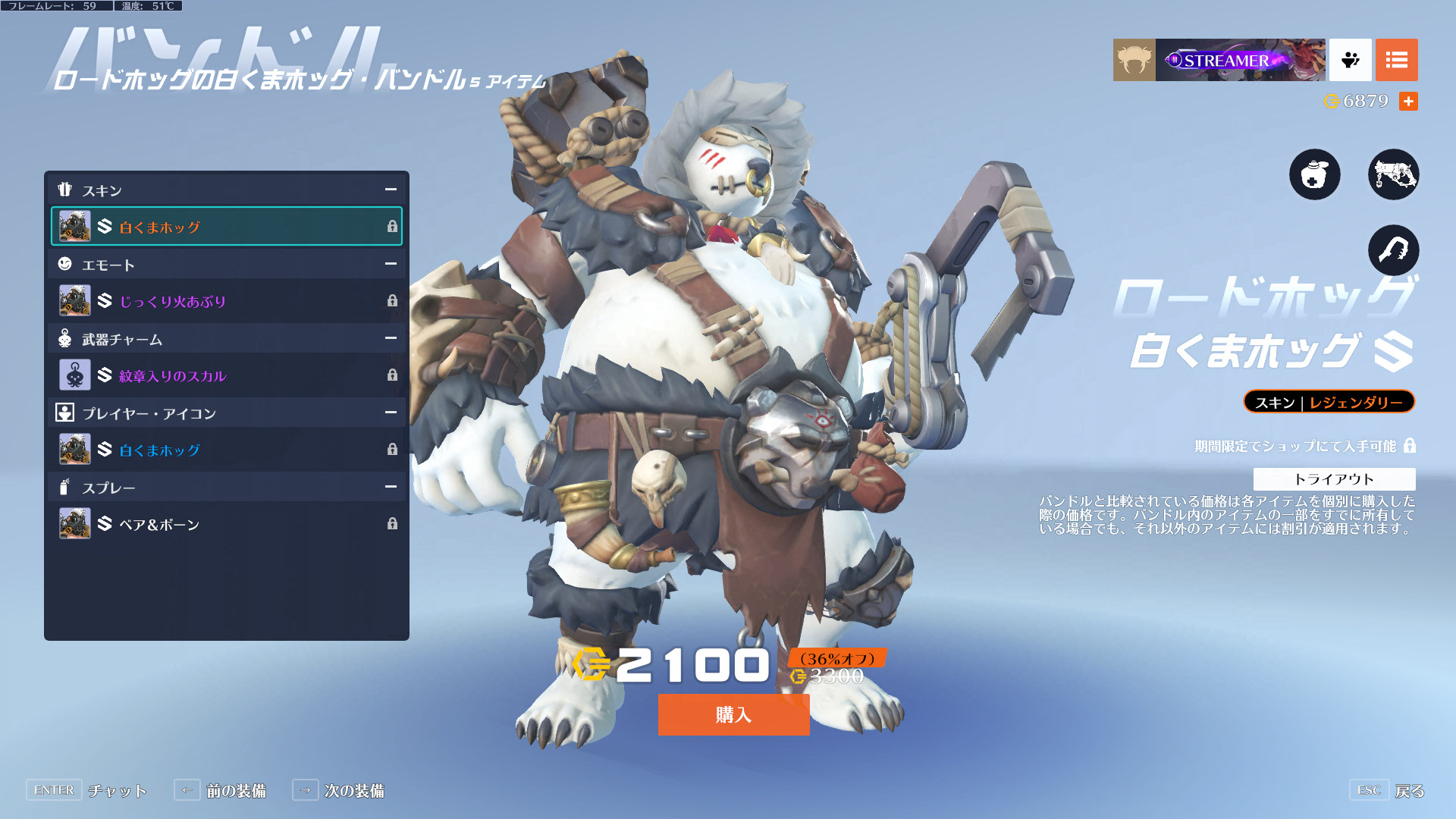Preview the healing canister weapon icon

click(x=1314, y=174)
